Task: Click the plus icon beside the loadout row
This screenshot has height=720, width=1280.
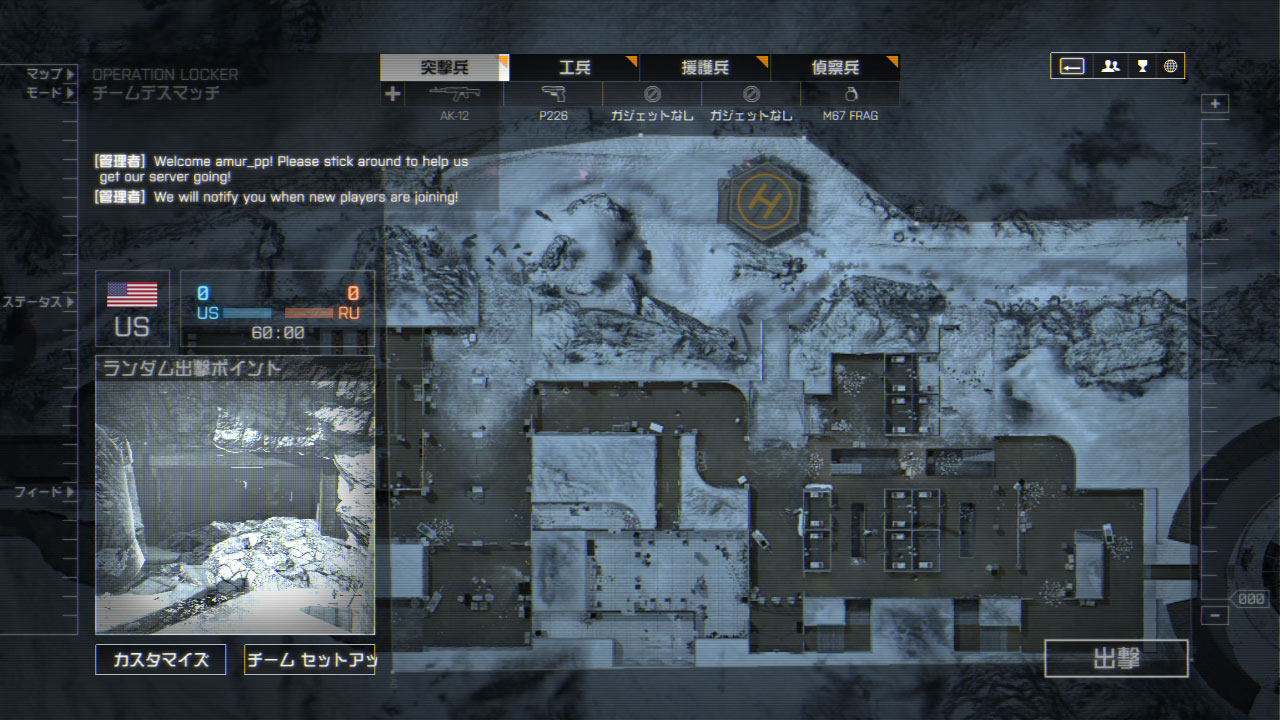Action: click(393, 94)
